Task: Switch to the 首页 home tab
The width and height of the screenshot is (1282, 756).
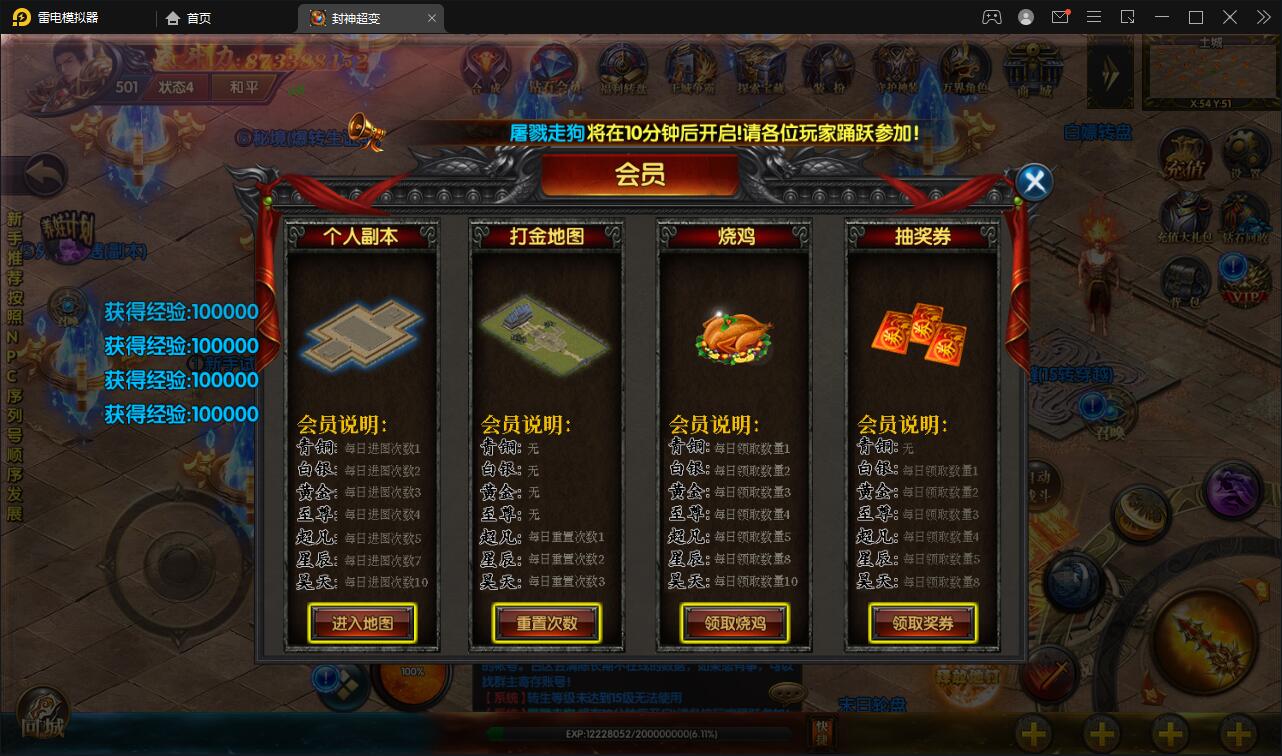Action: [196, 17]
